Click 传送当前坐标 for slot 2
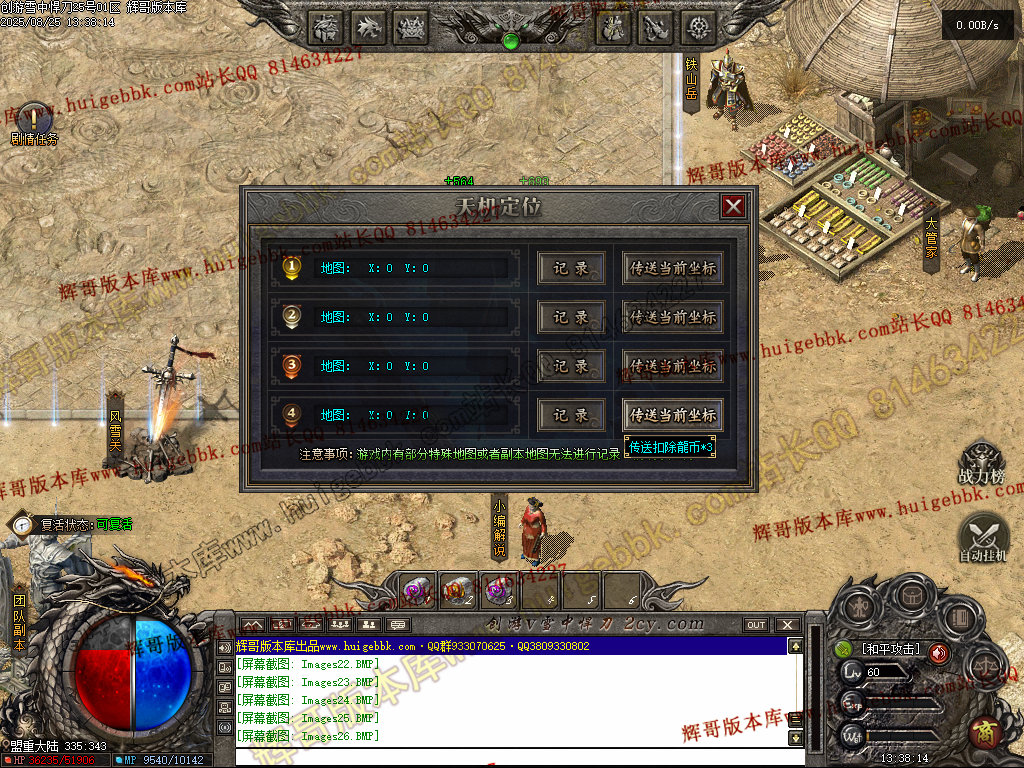Screen dimensions: 1024x768 point(672,317)
